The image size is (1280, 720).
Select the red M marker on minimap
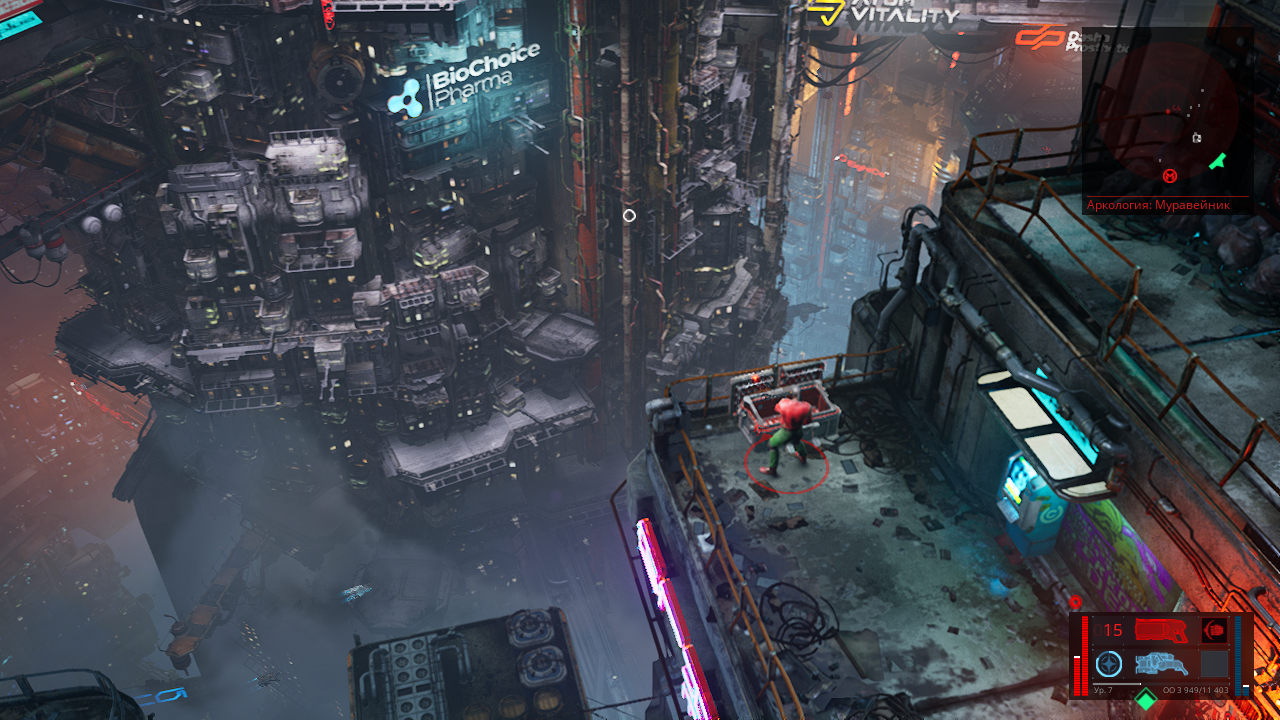[1170, 177]
